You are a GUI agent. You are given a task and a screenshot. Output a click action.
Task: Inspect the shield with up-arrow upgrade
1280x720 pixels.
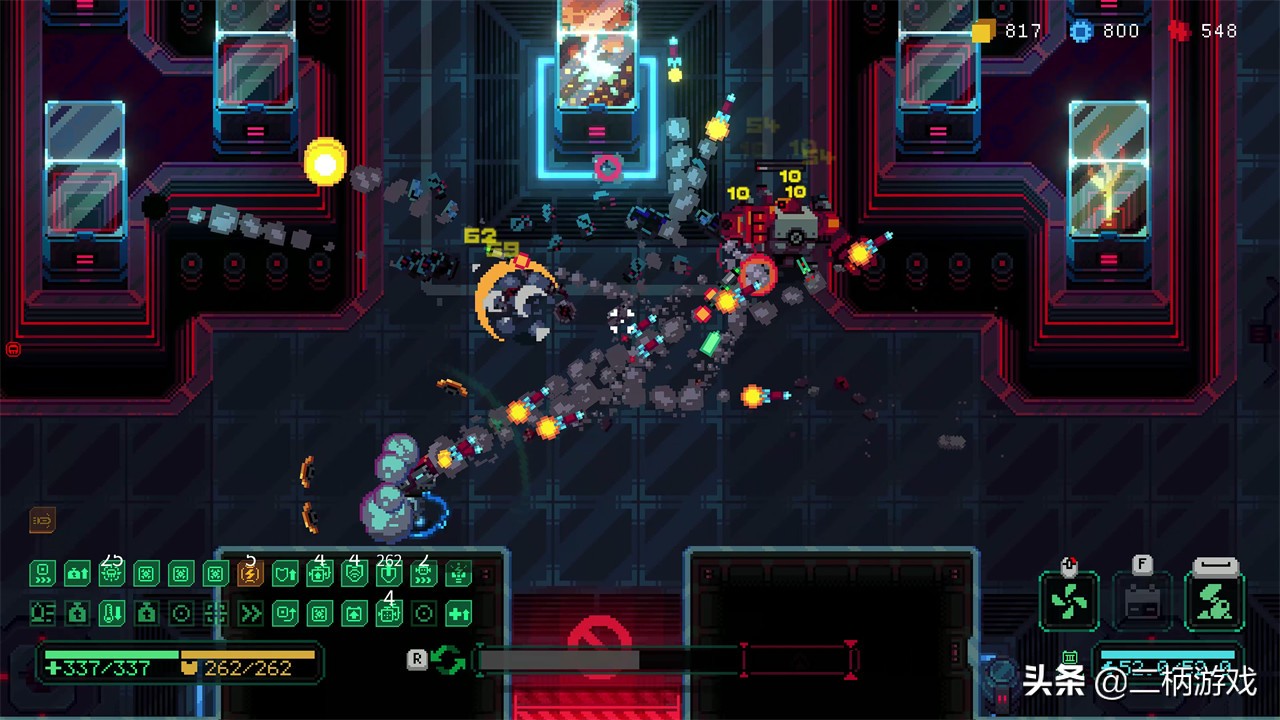coord(285,573)
